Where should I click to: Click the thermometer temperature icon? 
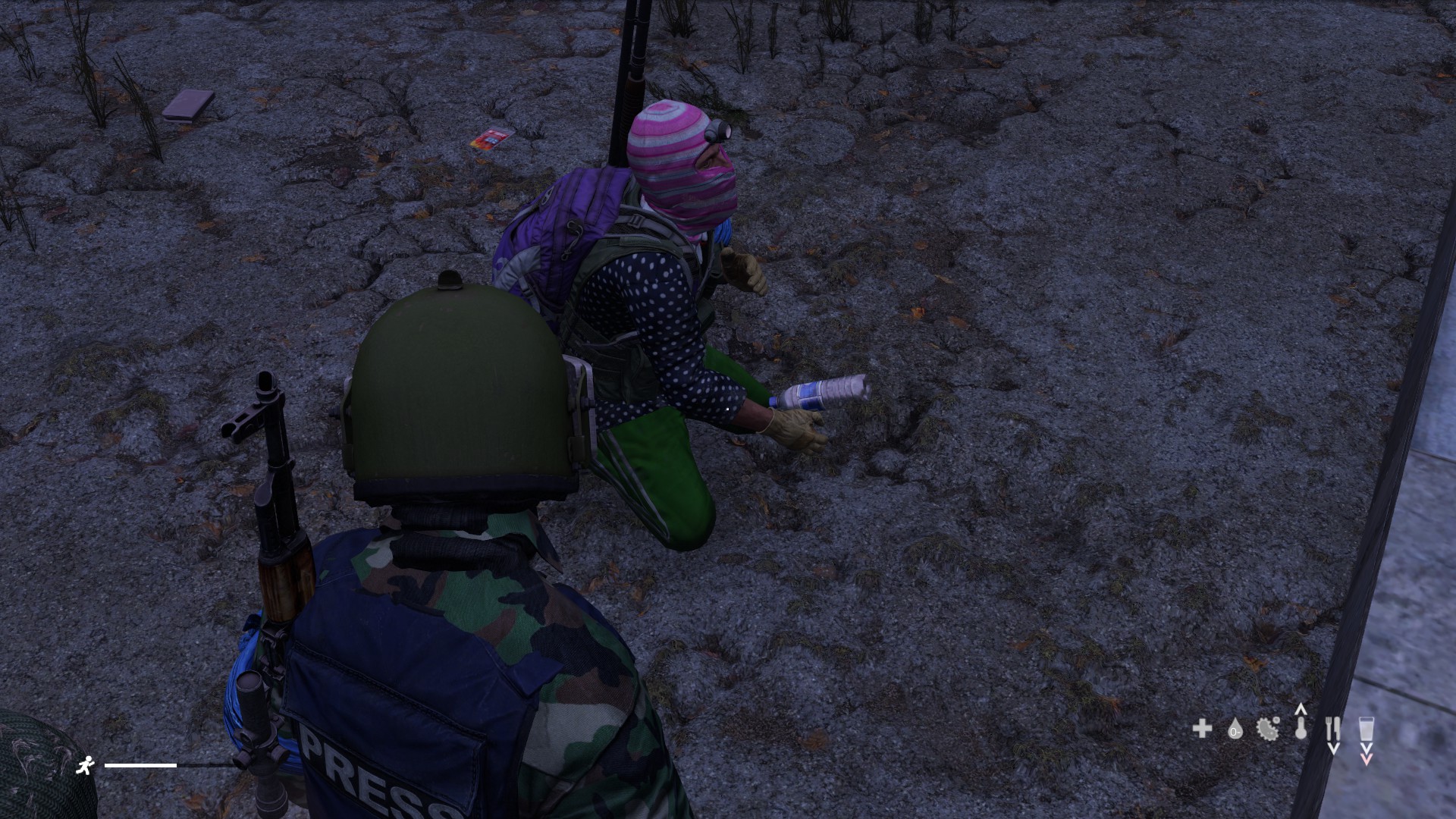1301,729
